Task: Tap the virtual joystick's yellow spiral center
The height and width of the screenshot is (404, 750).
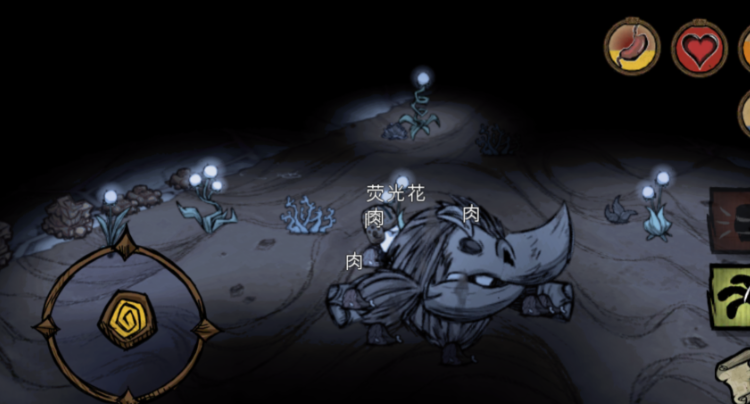Action: [x=125, y=319]
